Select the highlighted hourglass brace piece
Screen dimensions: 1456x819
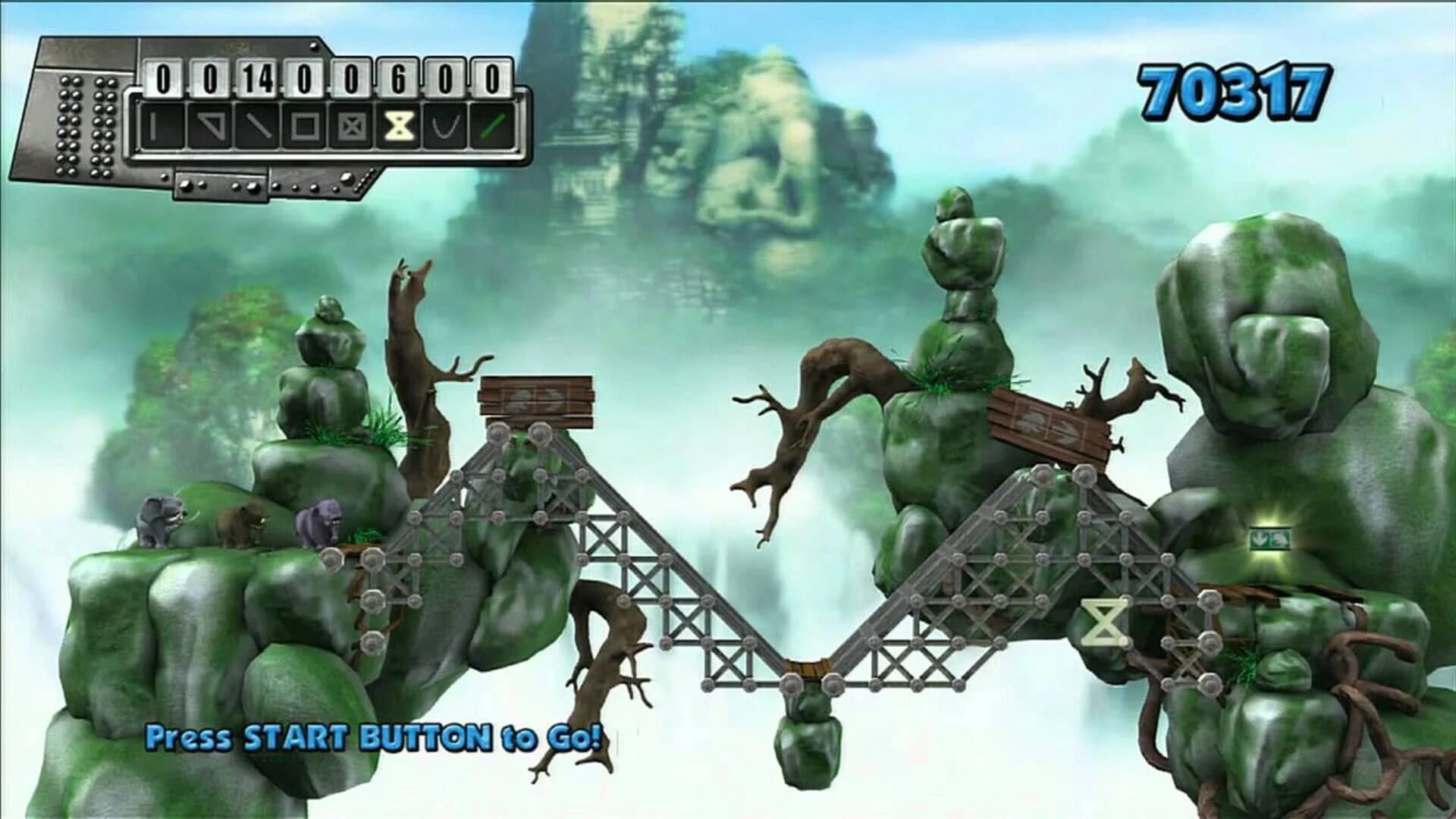[x=398, y=126]
